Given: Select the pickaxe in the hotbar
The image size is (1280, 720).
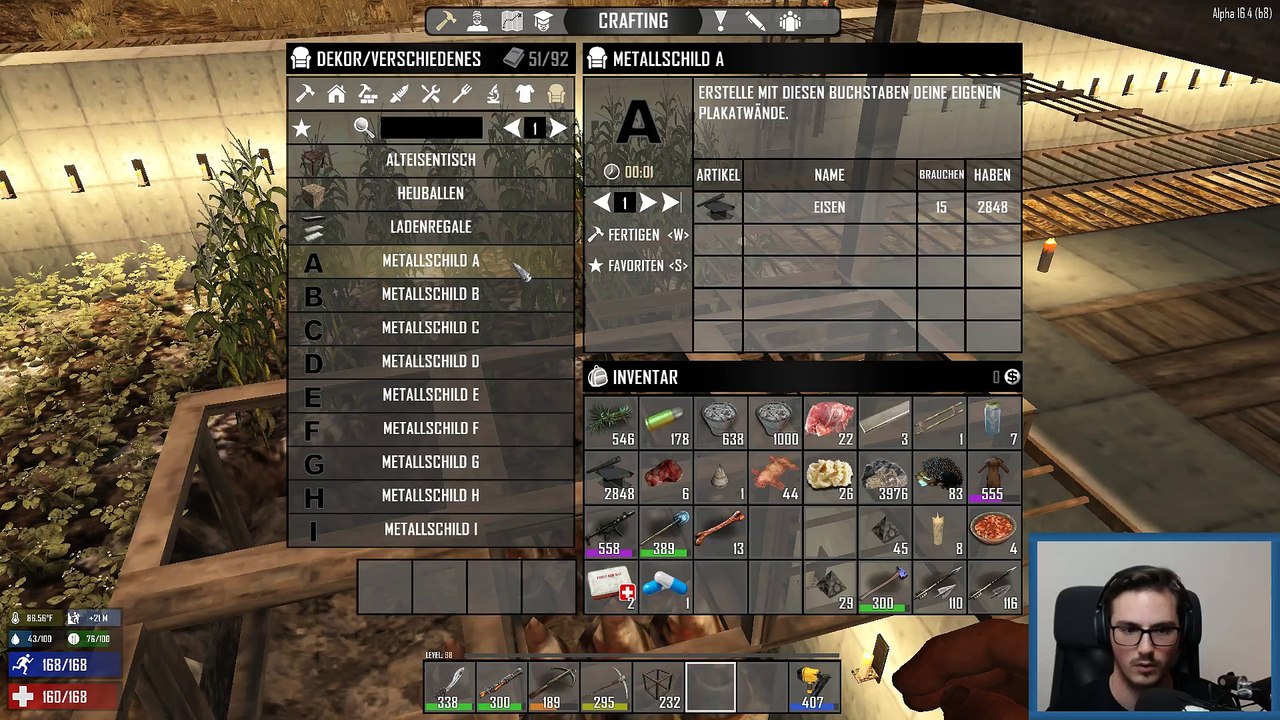Looking at the screenshot, I should [x=553, y=688].
